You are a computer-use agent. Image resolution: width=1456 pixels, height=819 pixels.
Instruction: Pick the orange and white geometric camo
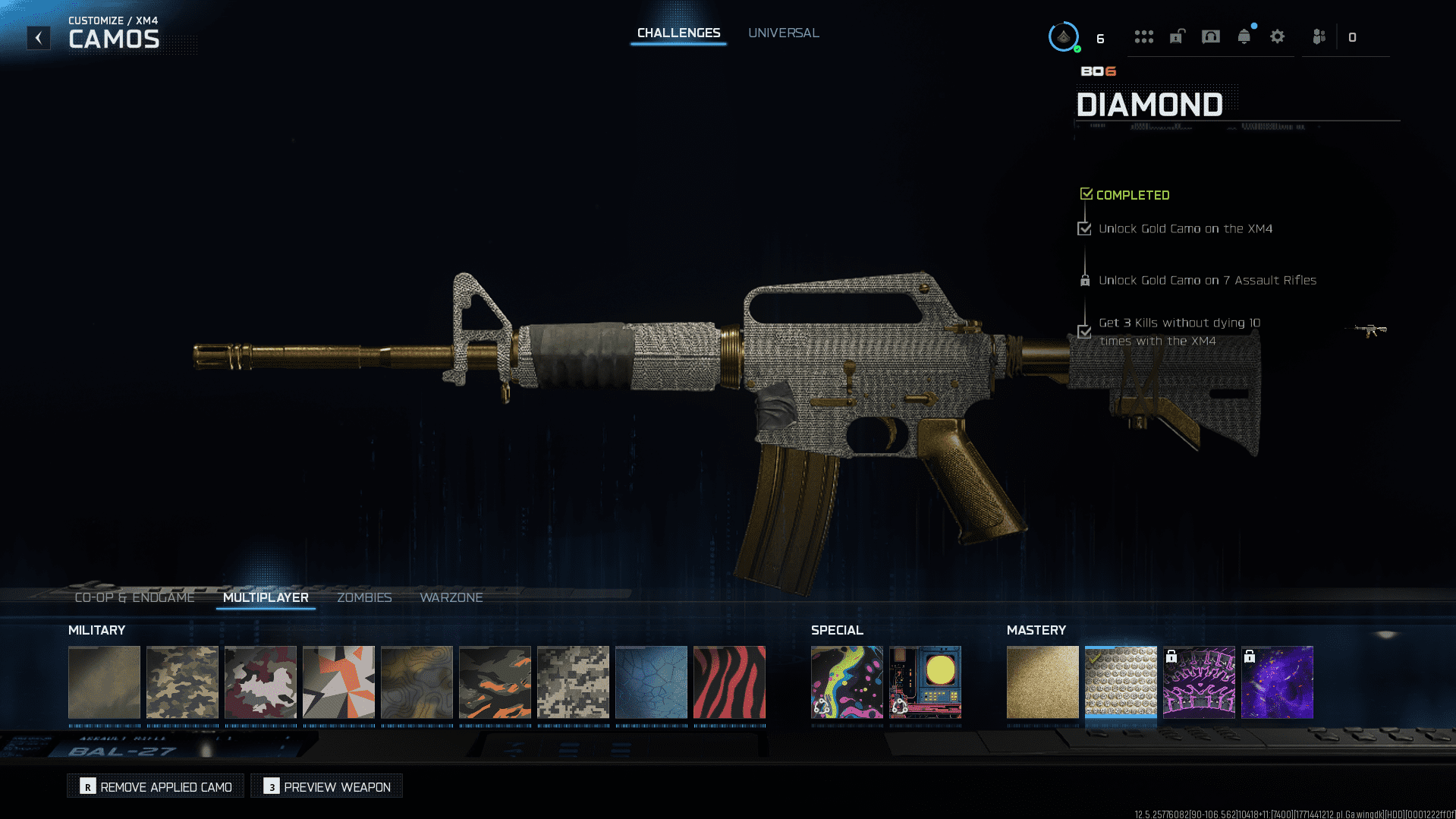point(338,682)
